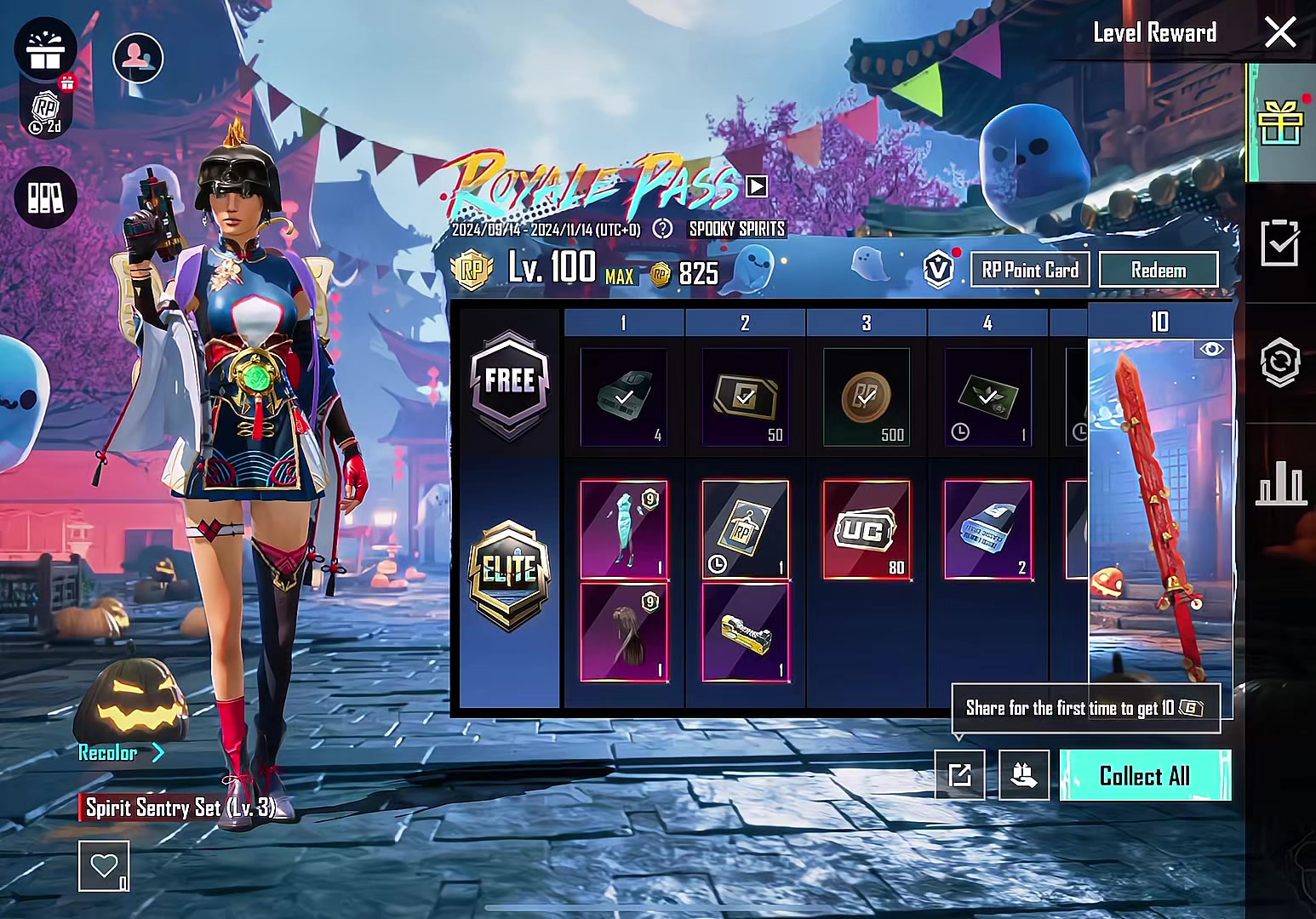Collect All rewards
Image resolution: width=1316 pixels, height=919 pixels.
click(1145, 775)
